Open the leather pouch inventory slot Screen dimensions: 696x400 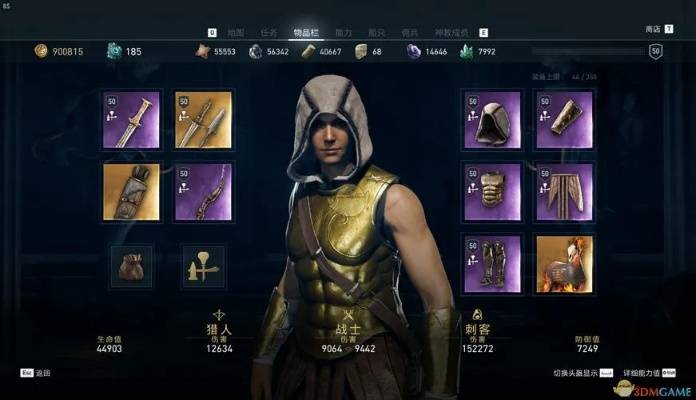pos(131,266)
